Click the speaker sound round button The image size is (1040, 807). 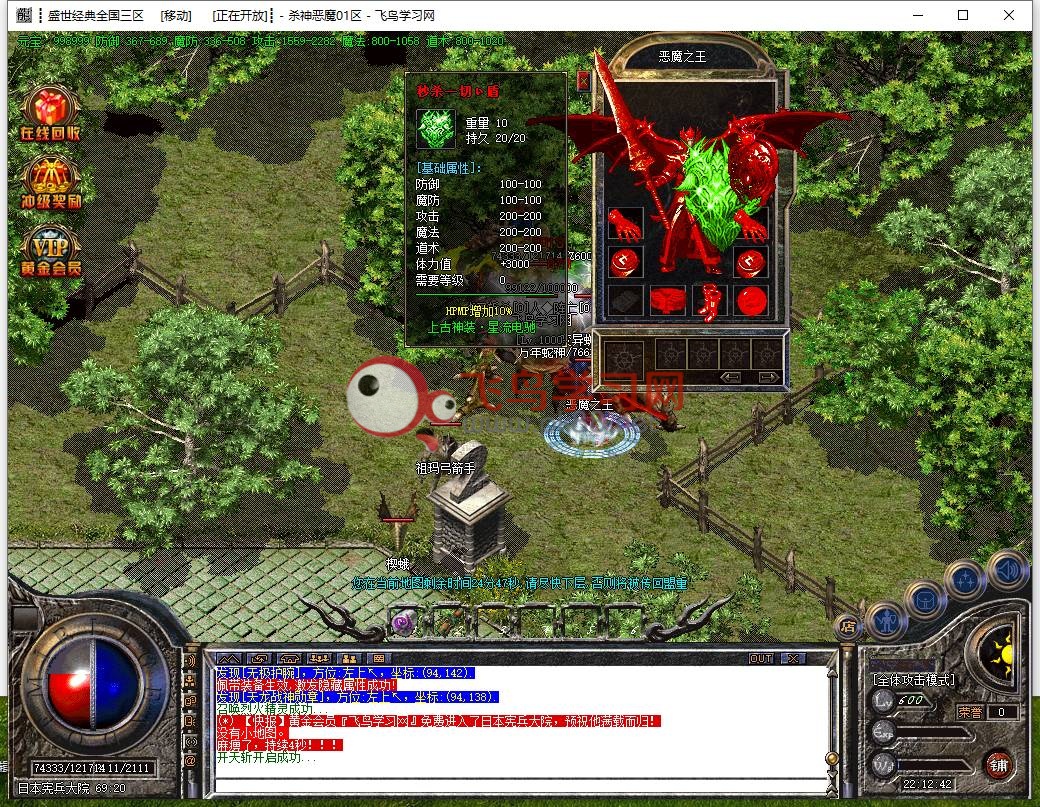pos(1007,569)
